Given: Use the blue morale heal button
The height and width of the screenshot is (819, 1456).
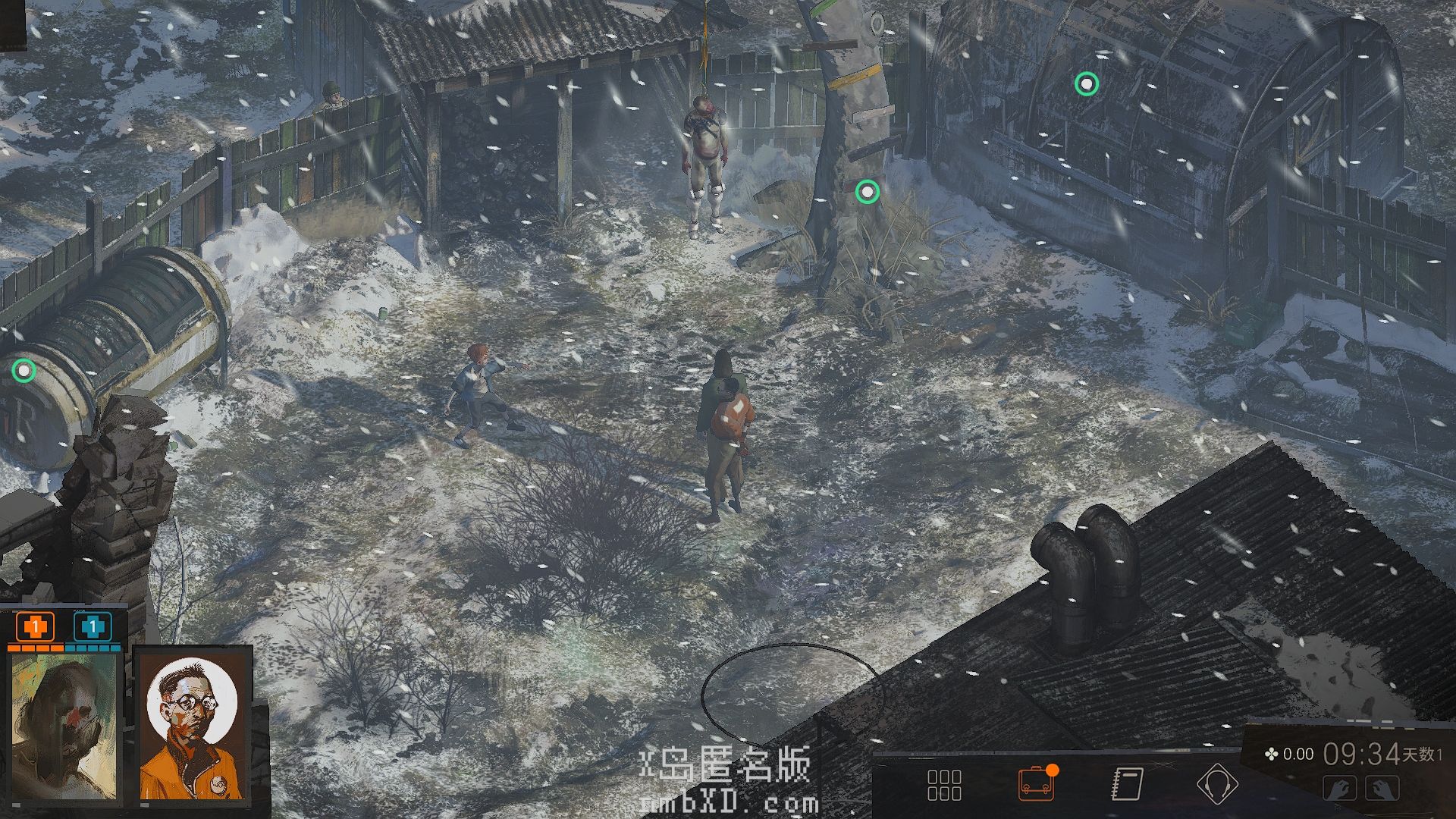Looking at the screenshot, I should (93, 628).
